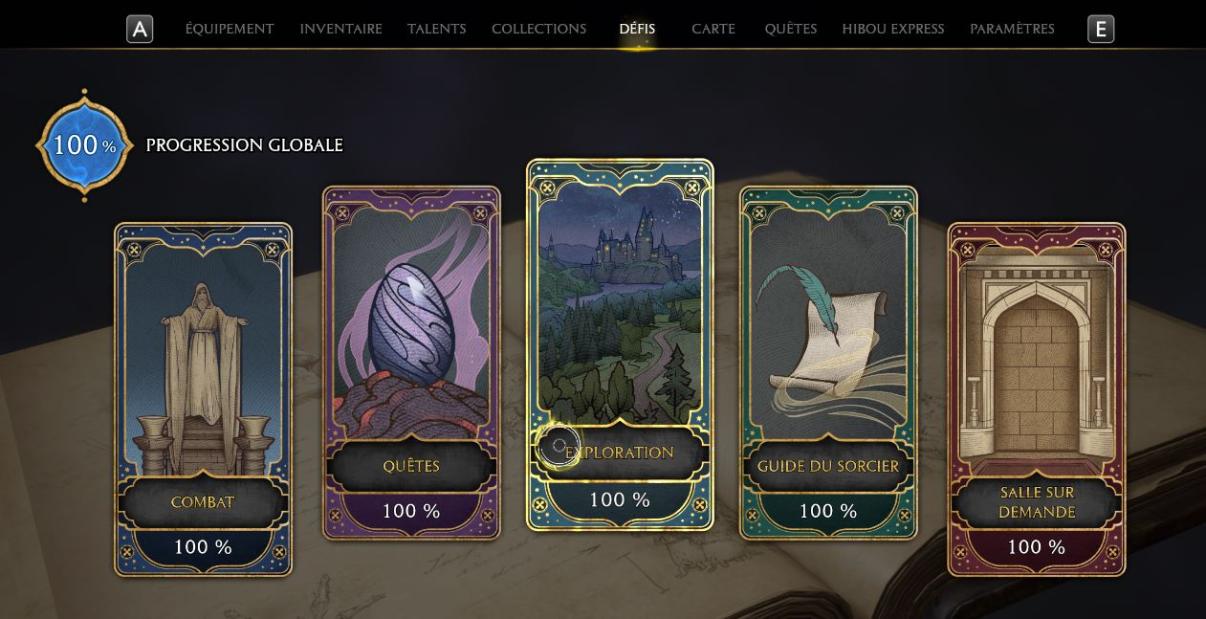Image resolution: width=1206 pixels, height=619 pixels.
Task: Open the Hibou Express tab
Action: click(x=893, y=29)
